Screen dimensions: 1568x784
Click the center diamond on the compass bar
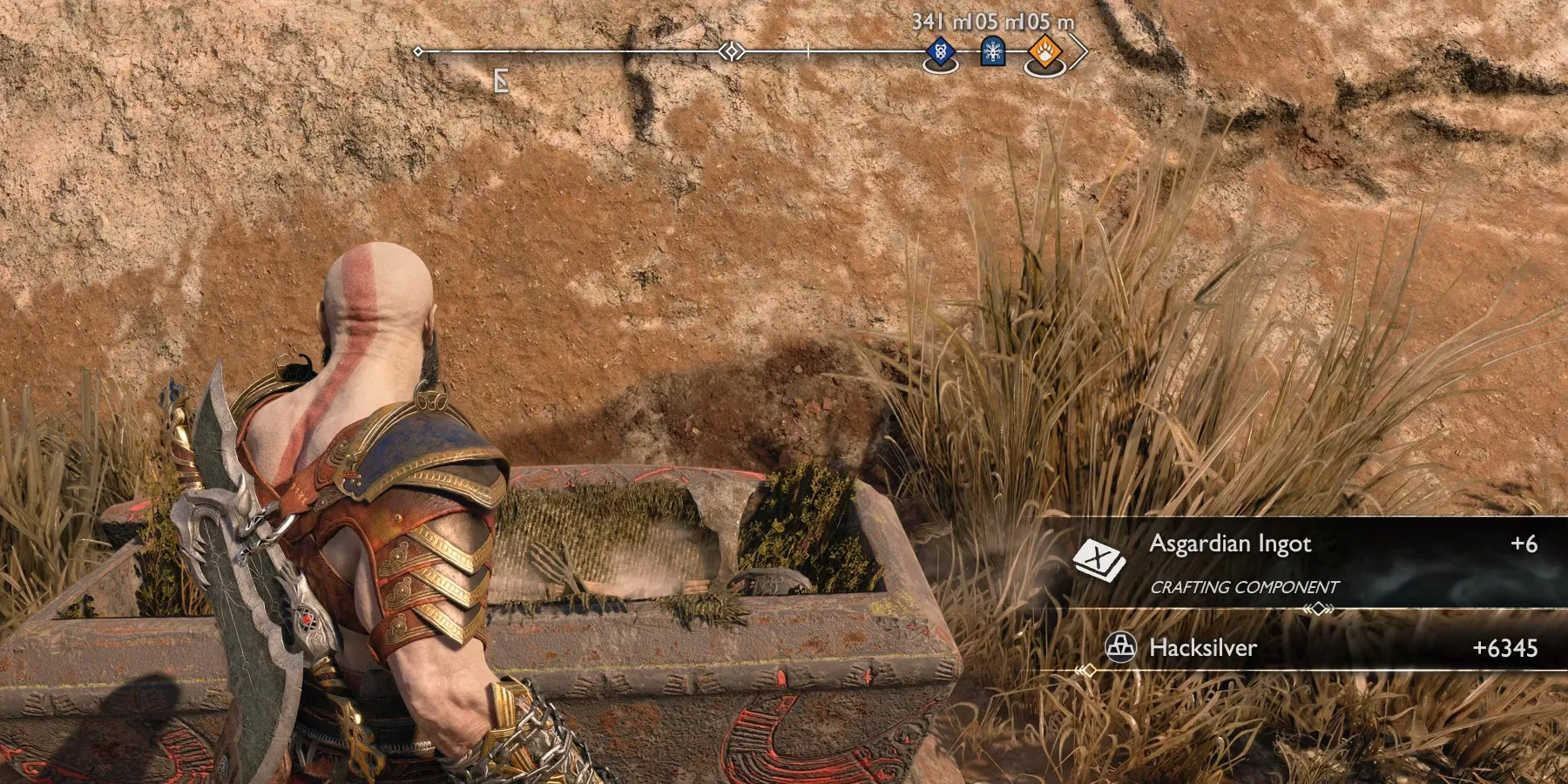(x=732, y=52)
